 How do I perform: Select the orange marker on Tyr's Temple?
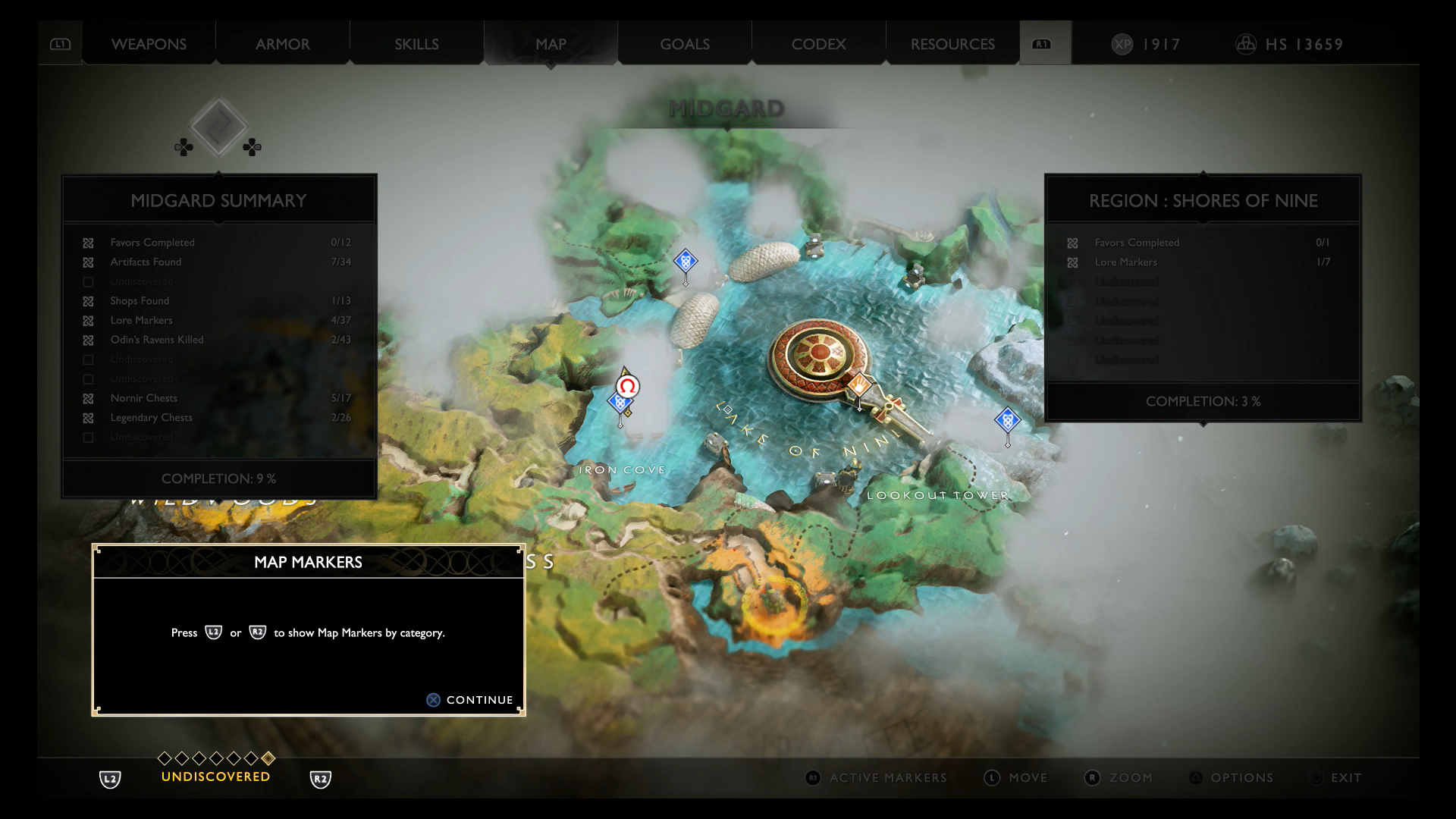[860, 386]
